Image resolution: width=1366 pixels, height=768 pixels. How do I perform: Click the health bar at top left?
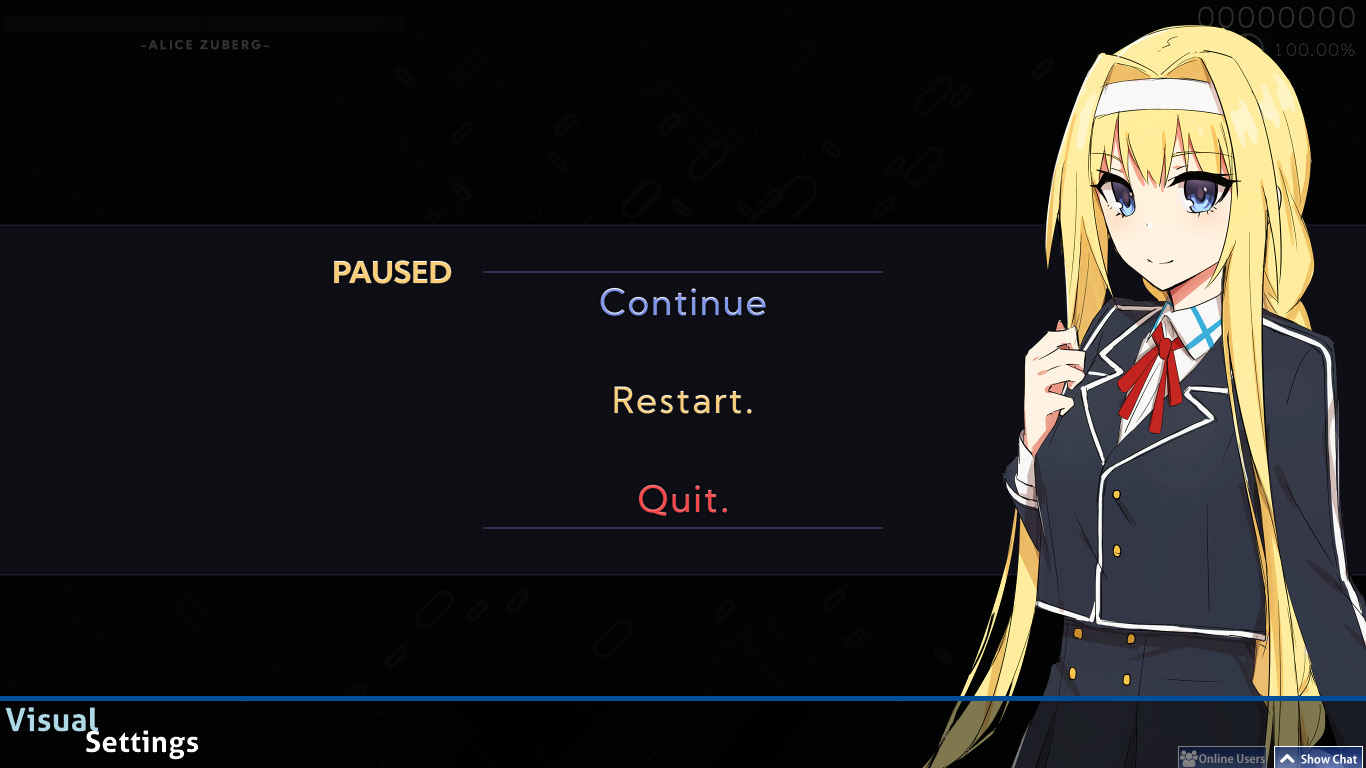(204, 21)
